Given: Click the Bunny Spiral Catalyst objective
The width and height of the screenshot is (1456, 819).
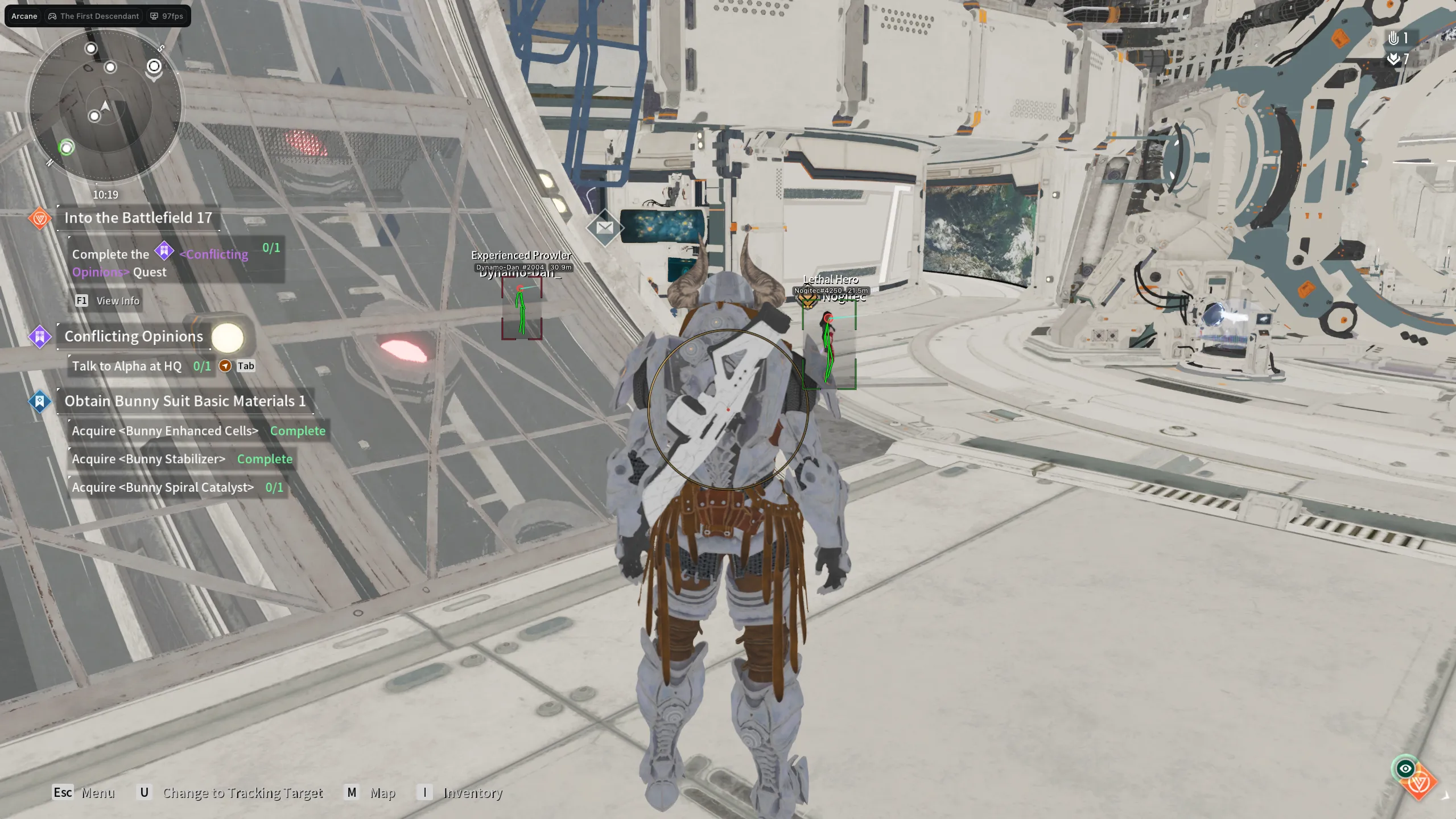Looking at the screenshot, I should tap(163, 487).
